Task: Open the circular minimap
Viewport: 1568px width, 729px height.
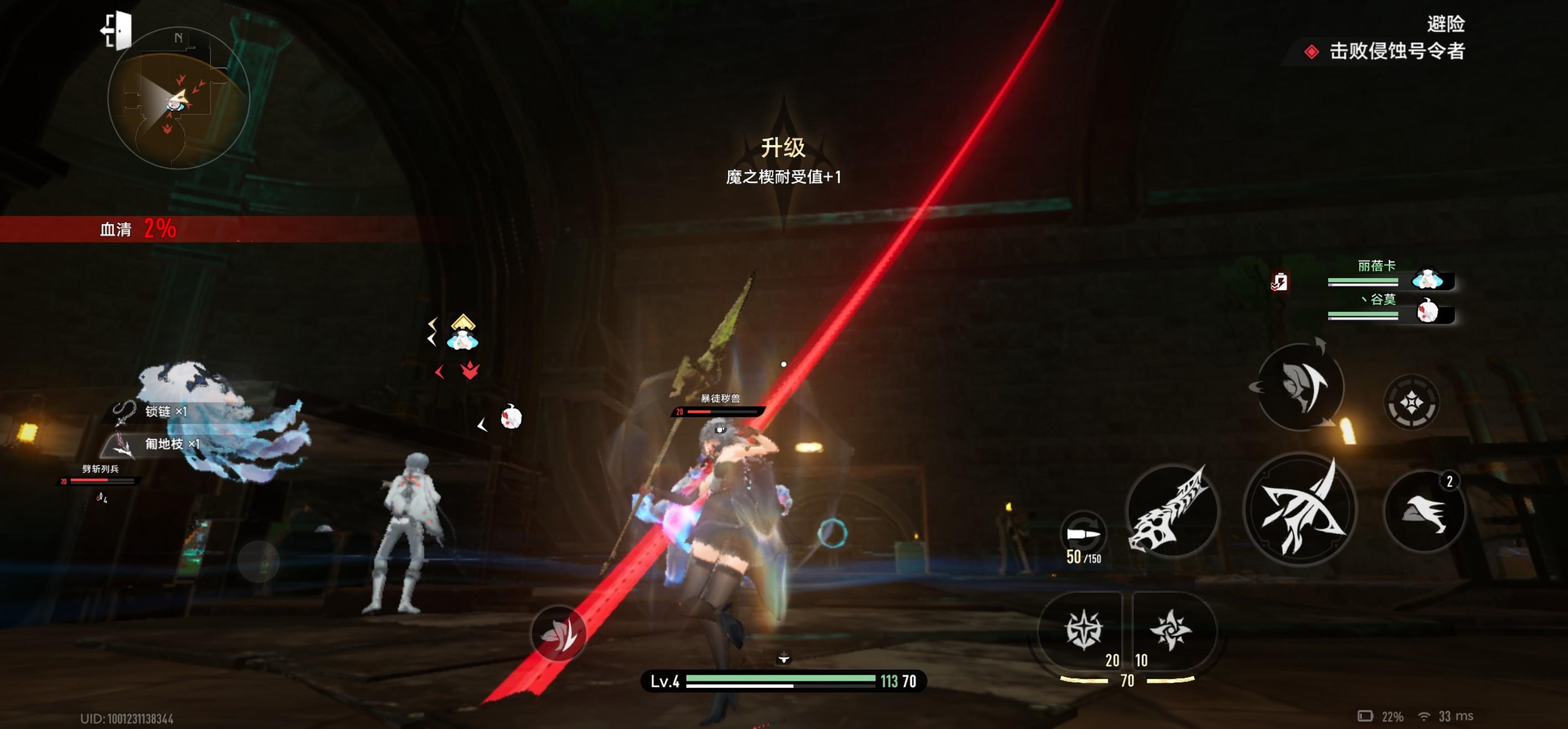Action: (x=178, y=99)
